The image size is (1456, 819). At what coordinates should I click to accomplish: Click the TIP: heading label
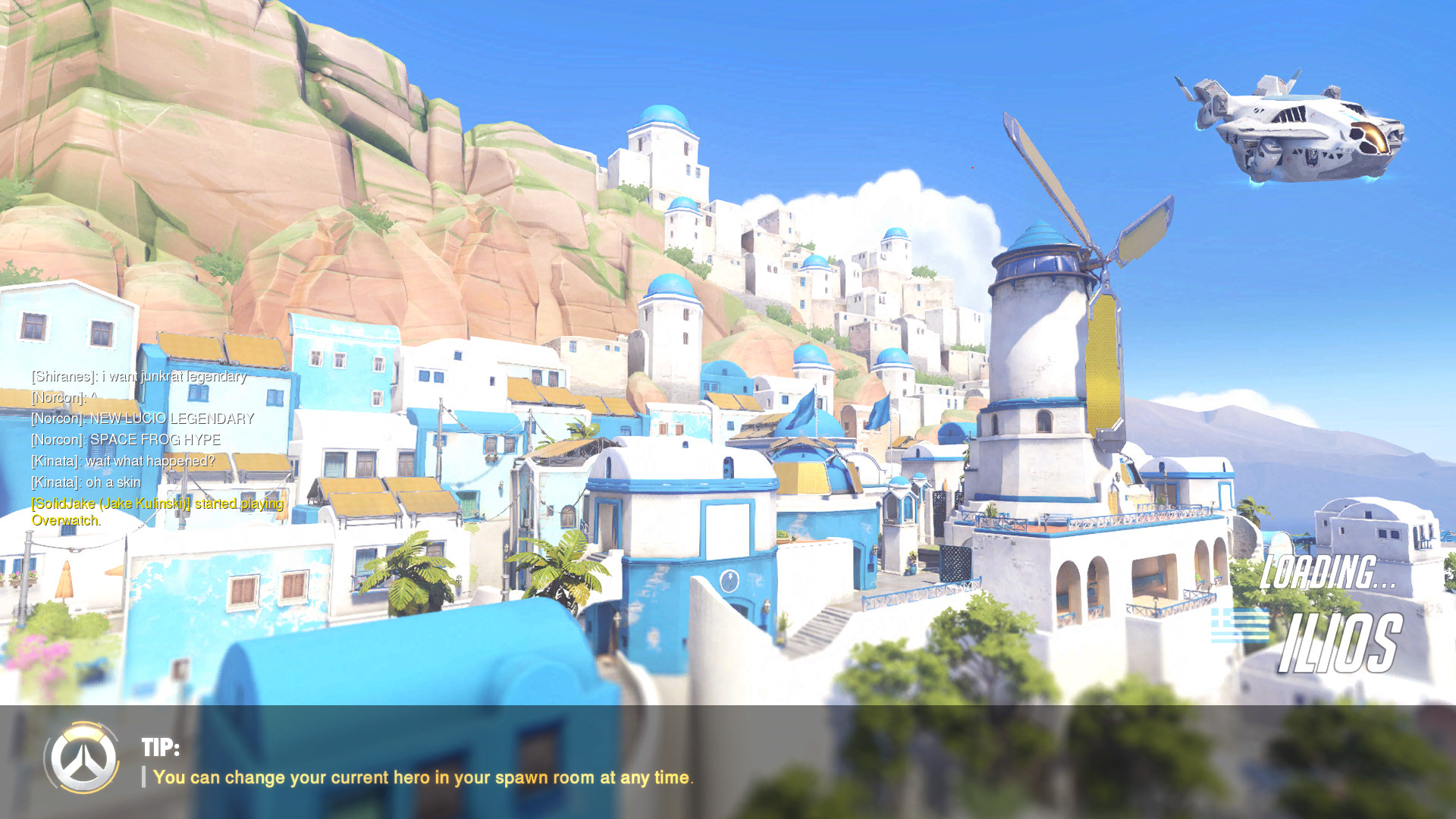(x=159, y=748)
